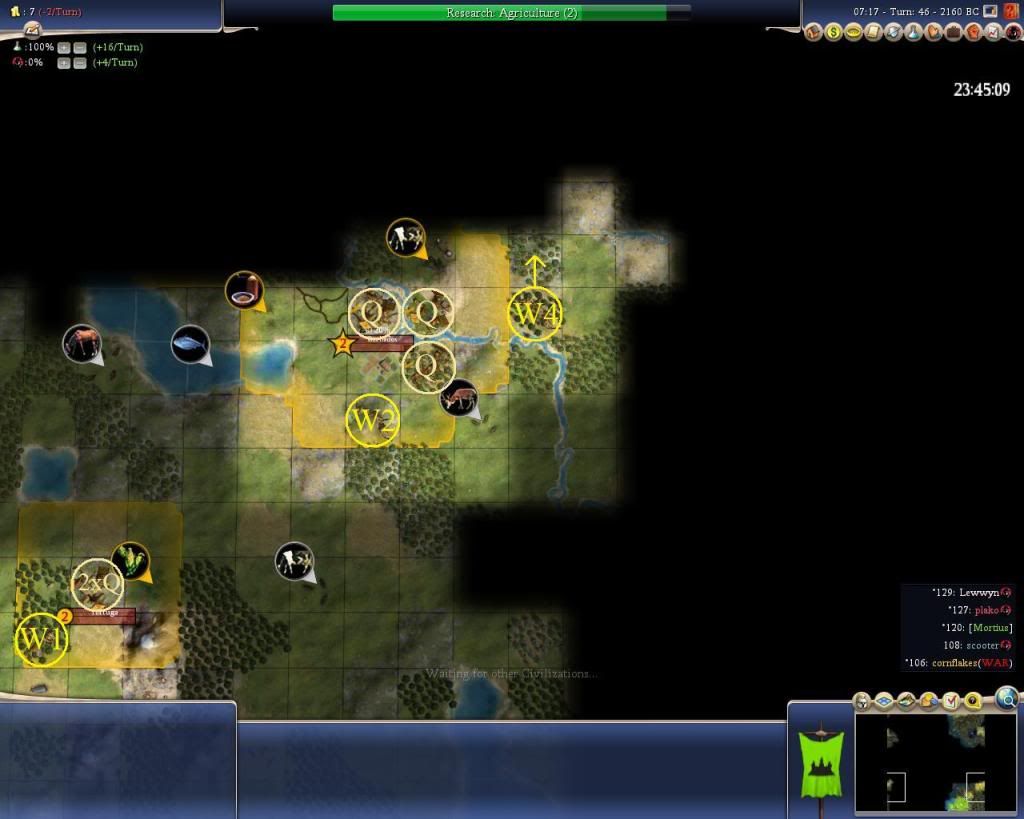The width and height of the screenshot is (1024, 819).
Task: Increase the research rate with plus button
Action: pyautogui.click(x=63, y=47)
